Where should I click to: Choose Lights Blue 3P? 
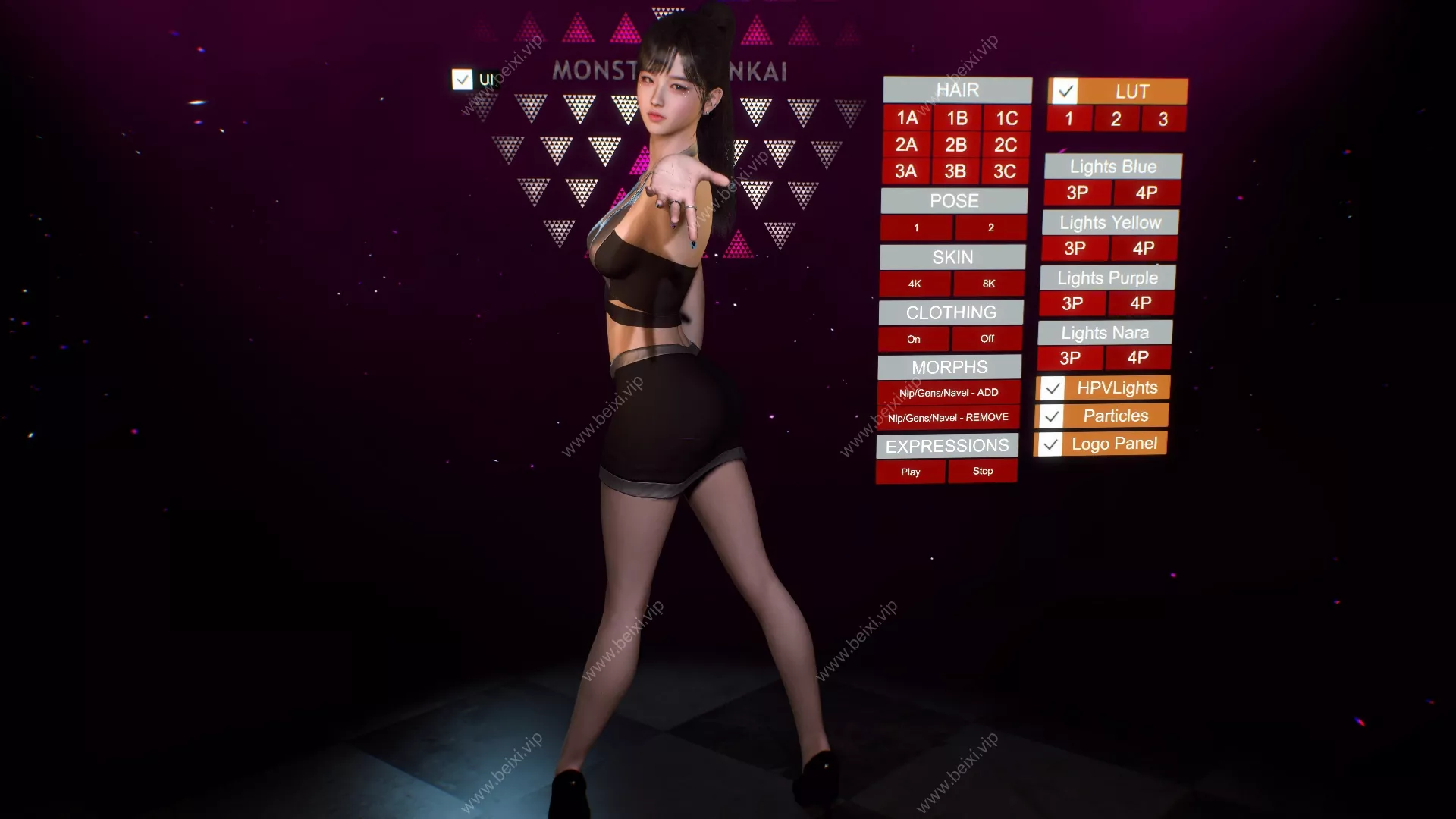coord(1077,193)
